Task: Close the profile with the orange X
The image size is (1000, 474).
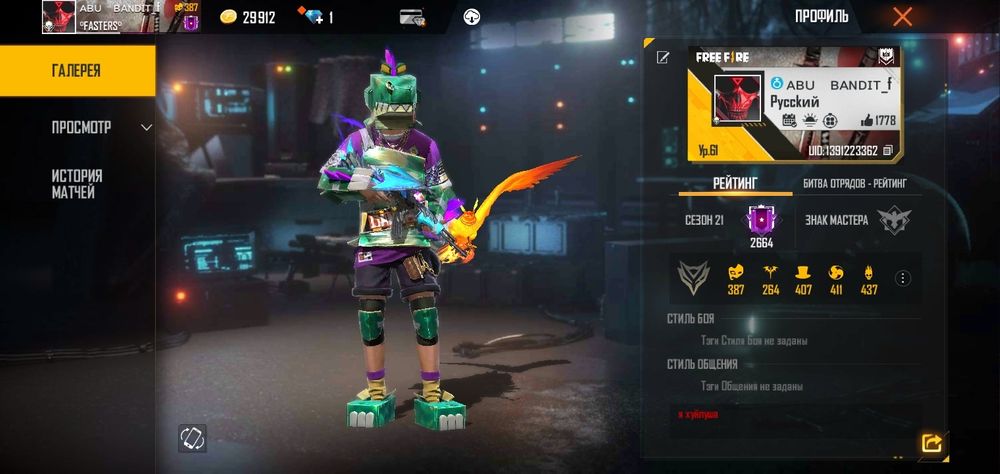Action: click(x=902, y=16)
